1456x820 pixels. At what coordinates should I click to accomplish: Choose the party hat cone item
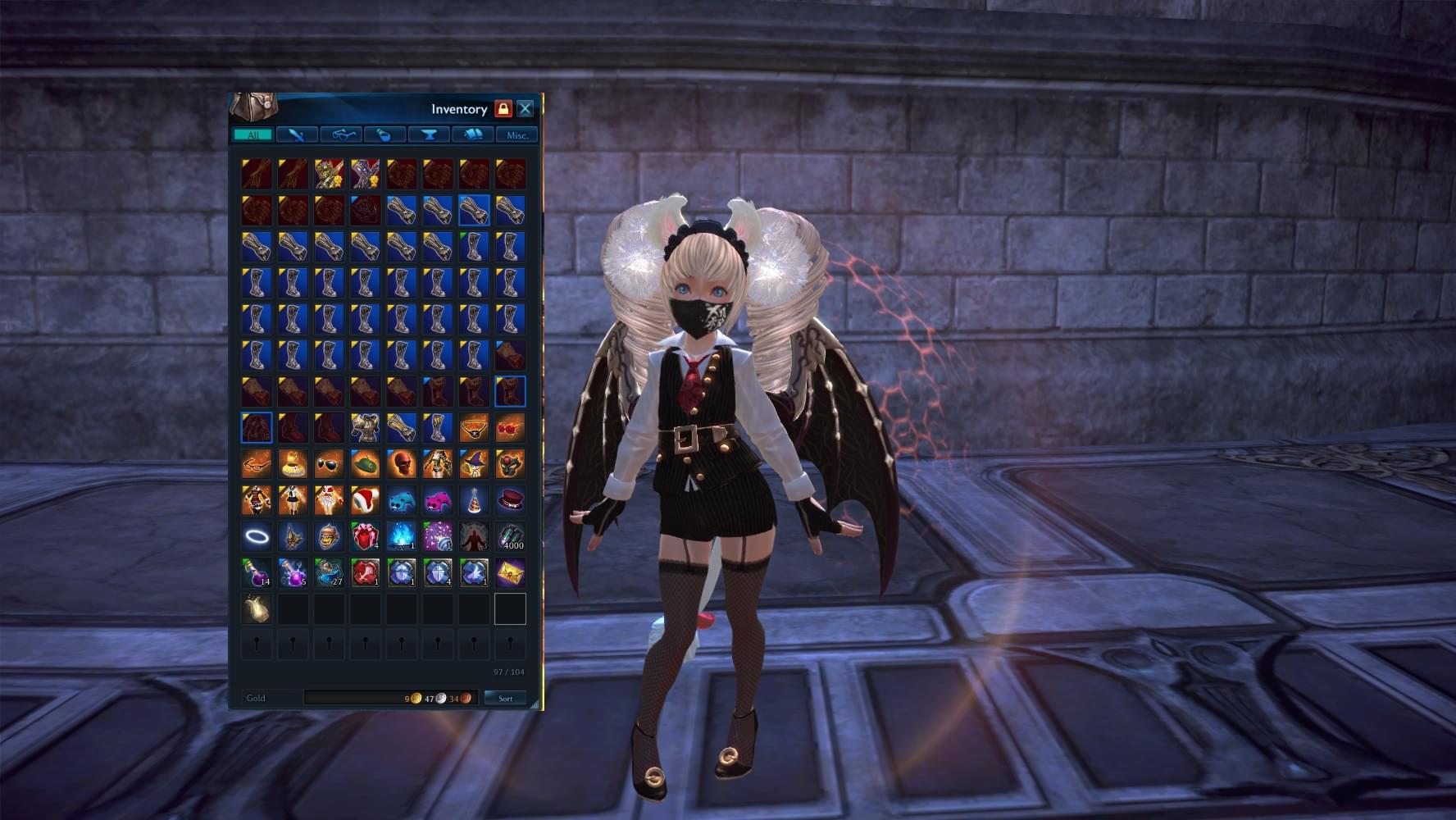pyautogui.click(x=473, y=499)
